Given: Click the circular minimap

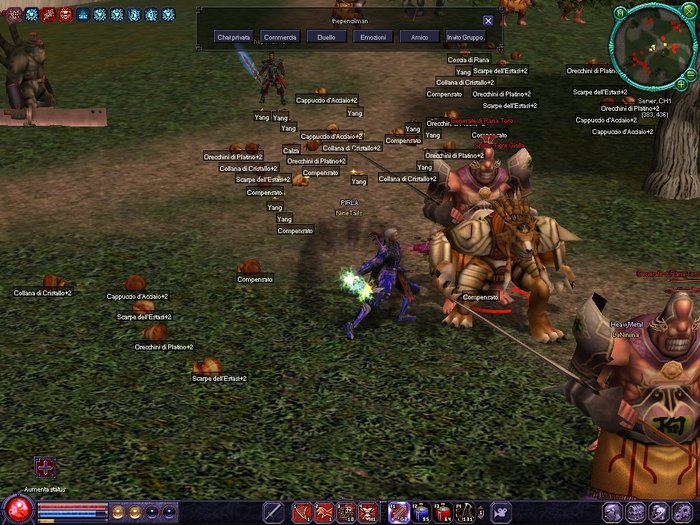Looking at the screenshot, I should 654,47.
